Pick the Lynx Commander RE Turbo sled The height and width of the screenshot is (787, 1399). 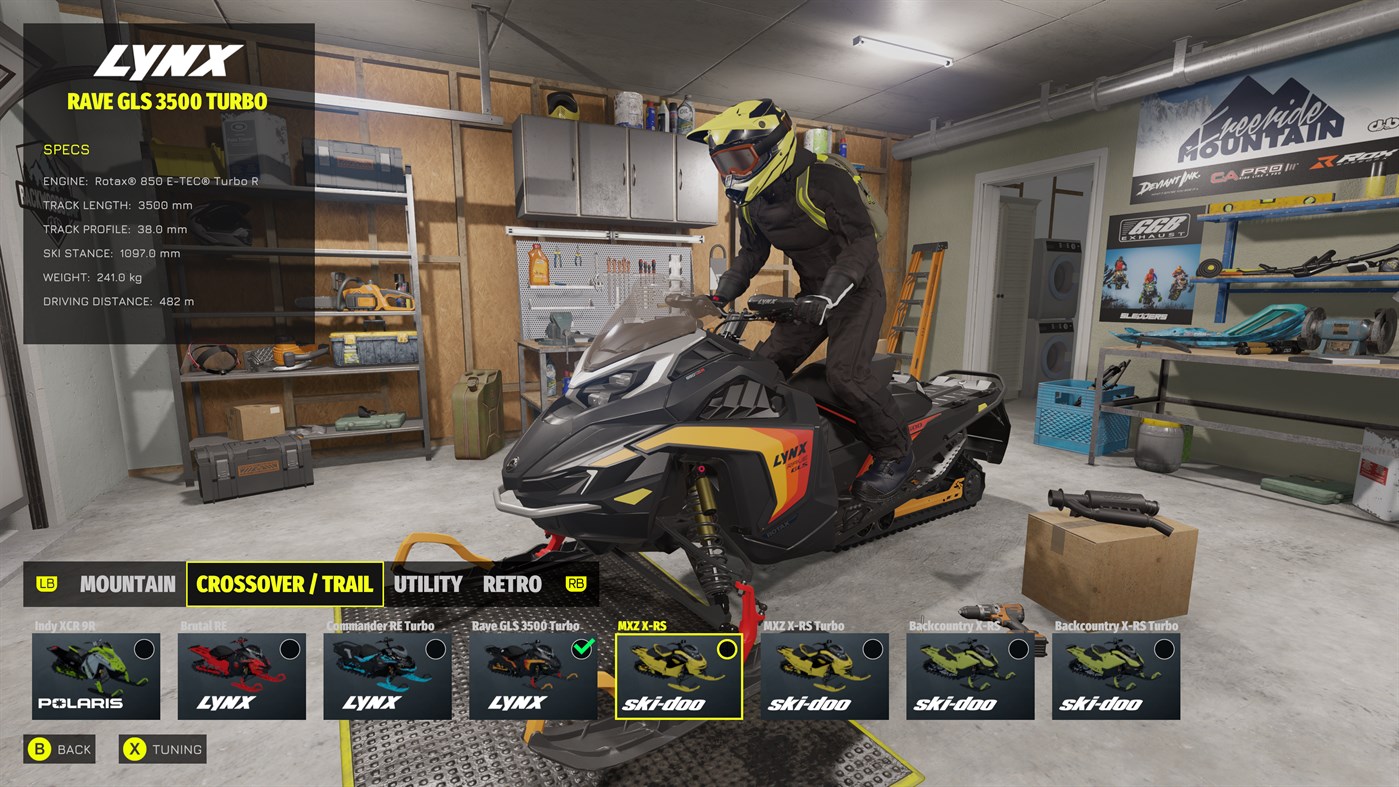click(388, 675)
